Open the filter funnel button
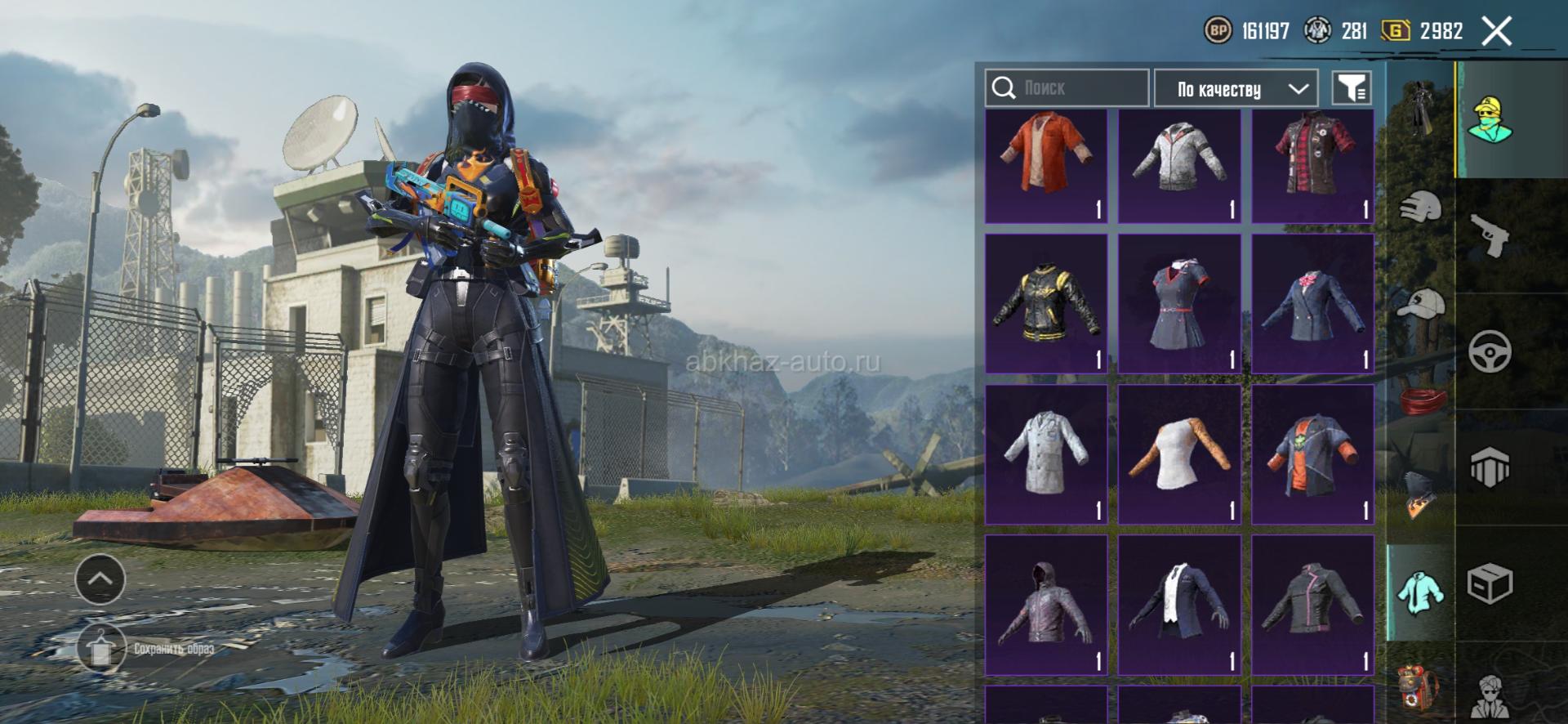Viewport: 1568px width, 724px height. coord(1352,87)
